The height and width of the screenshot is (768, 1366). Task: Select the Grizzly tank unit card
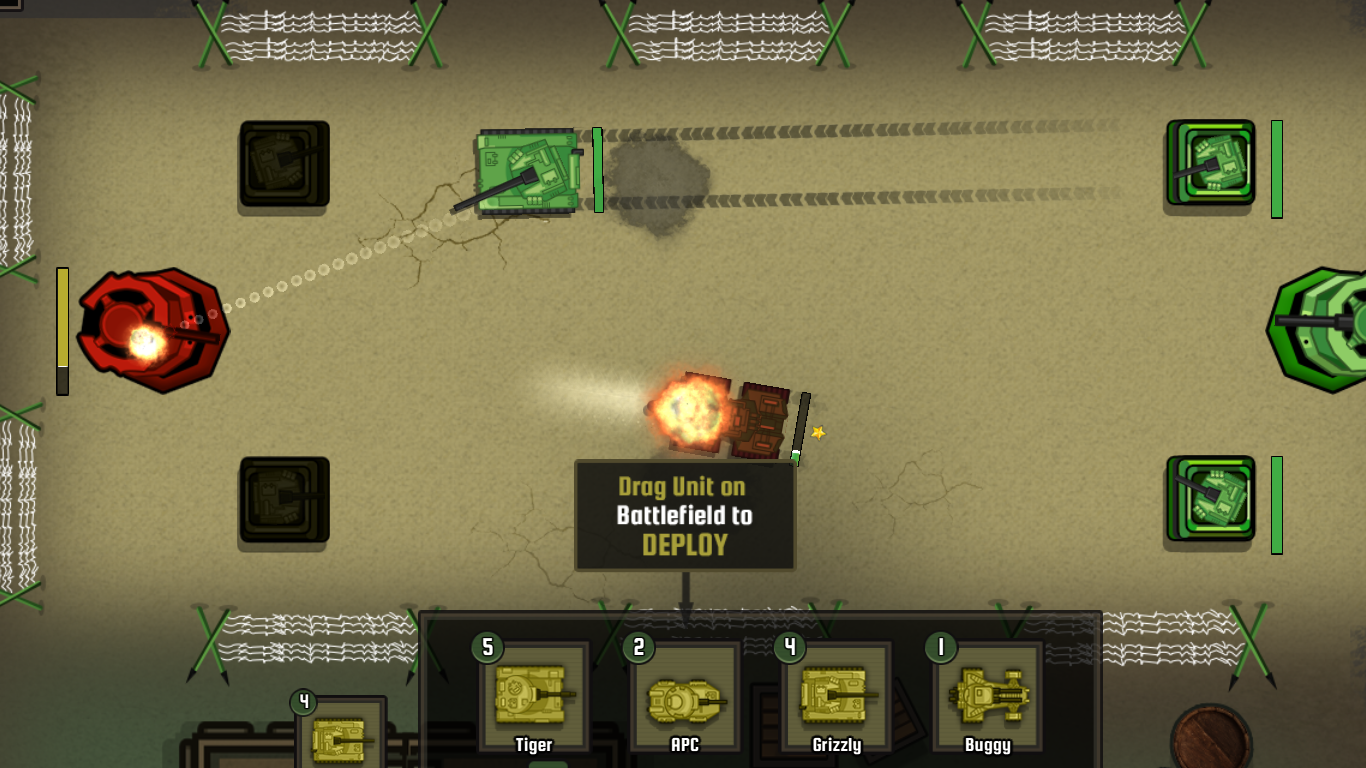pyautogui.click(x=834, y=697)
